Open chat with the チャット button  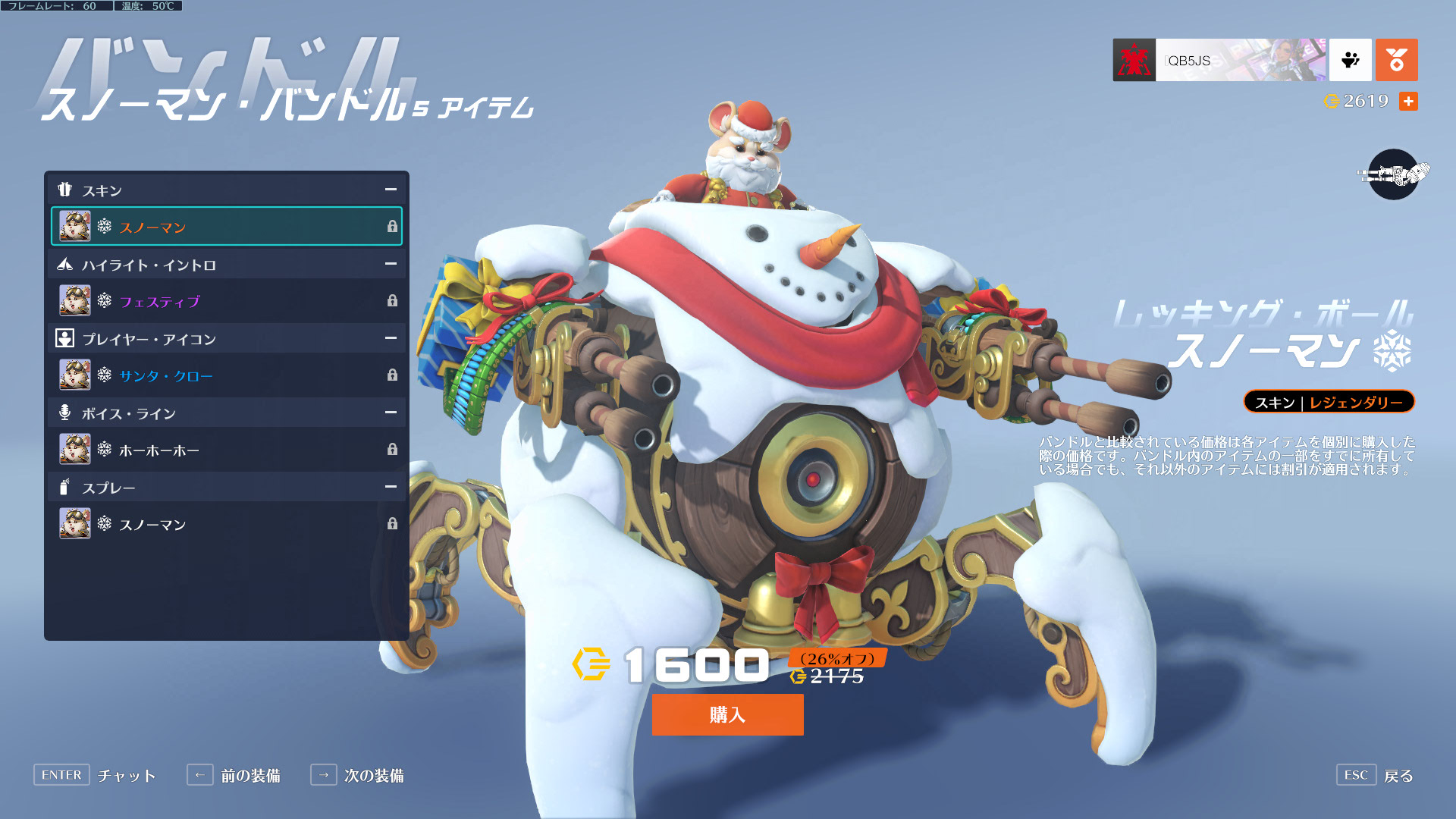coord(95,775)
